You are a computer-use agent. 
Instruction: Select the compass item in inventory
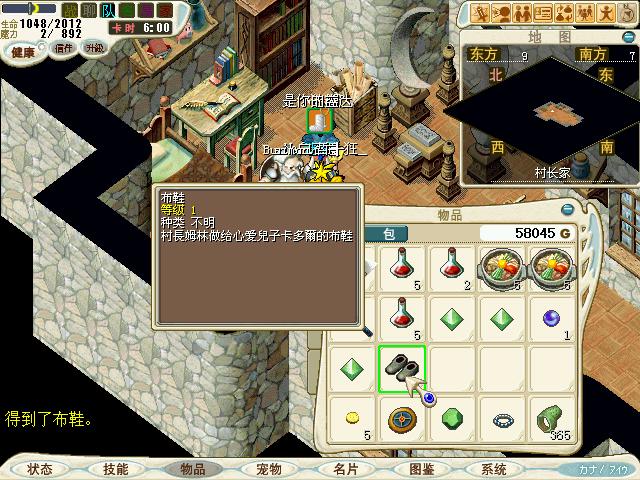pos(402,418)
